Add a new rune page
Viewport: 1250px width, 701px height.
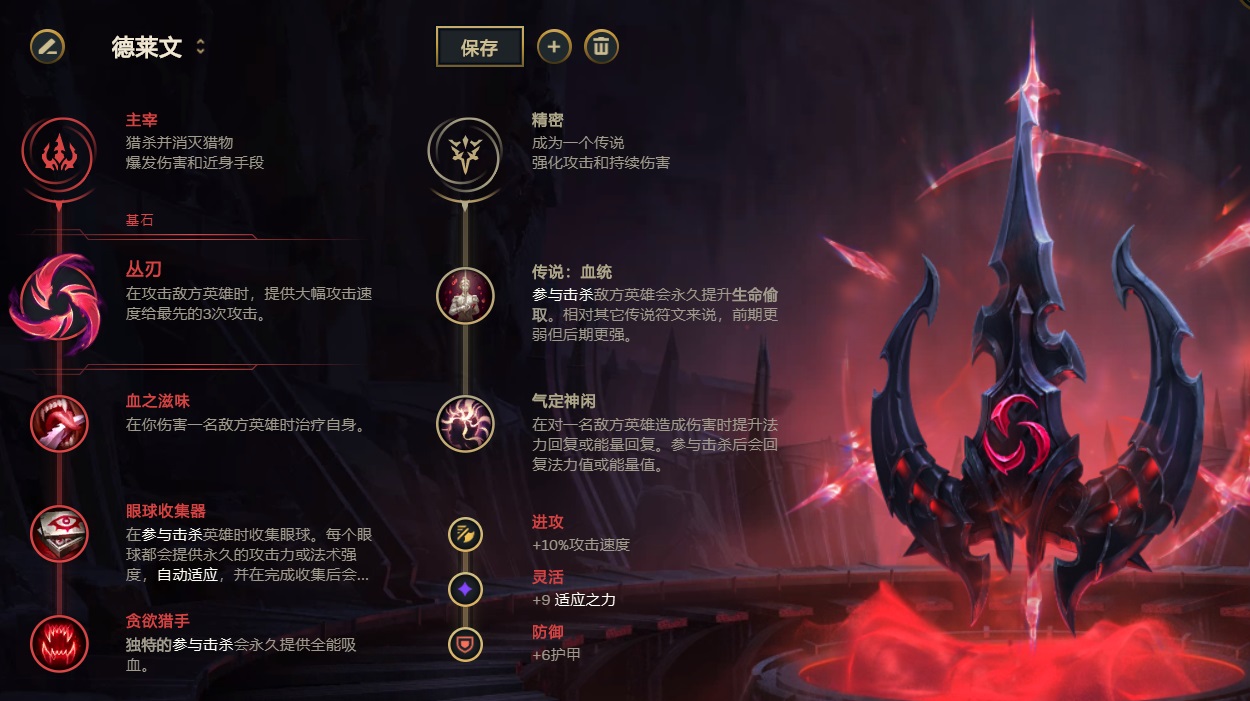(554, 46)
